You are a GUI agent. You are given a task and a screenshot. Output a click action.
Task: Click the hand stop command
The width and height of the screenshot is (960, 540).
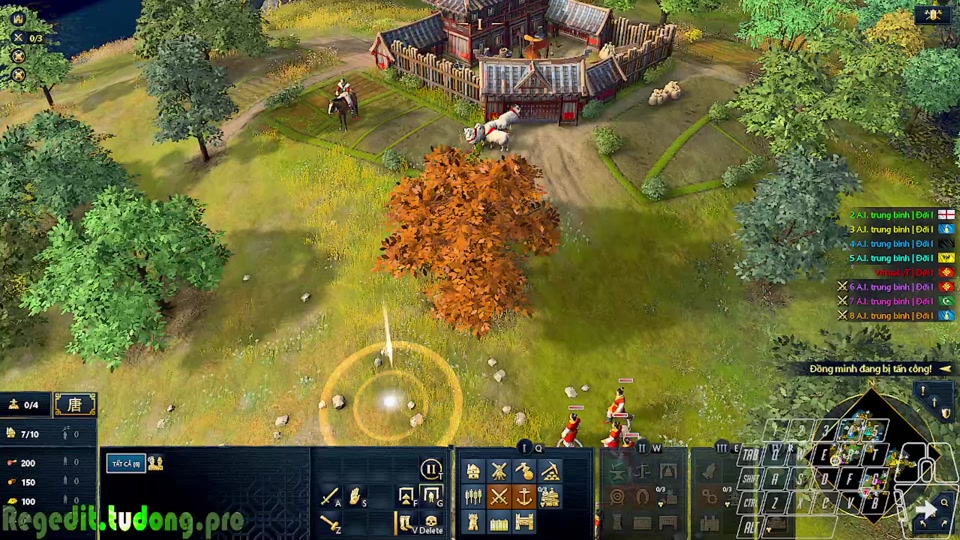pyautogui.click(x=355, y=496)
